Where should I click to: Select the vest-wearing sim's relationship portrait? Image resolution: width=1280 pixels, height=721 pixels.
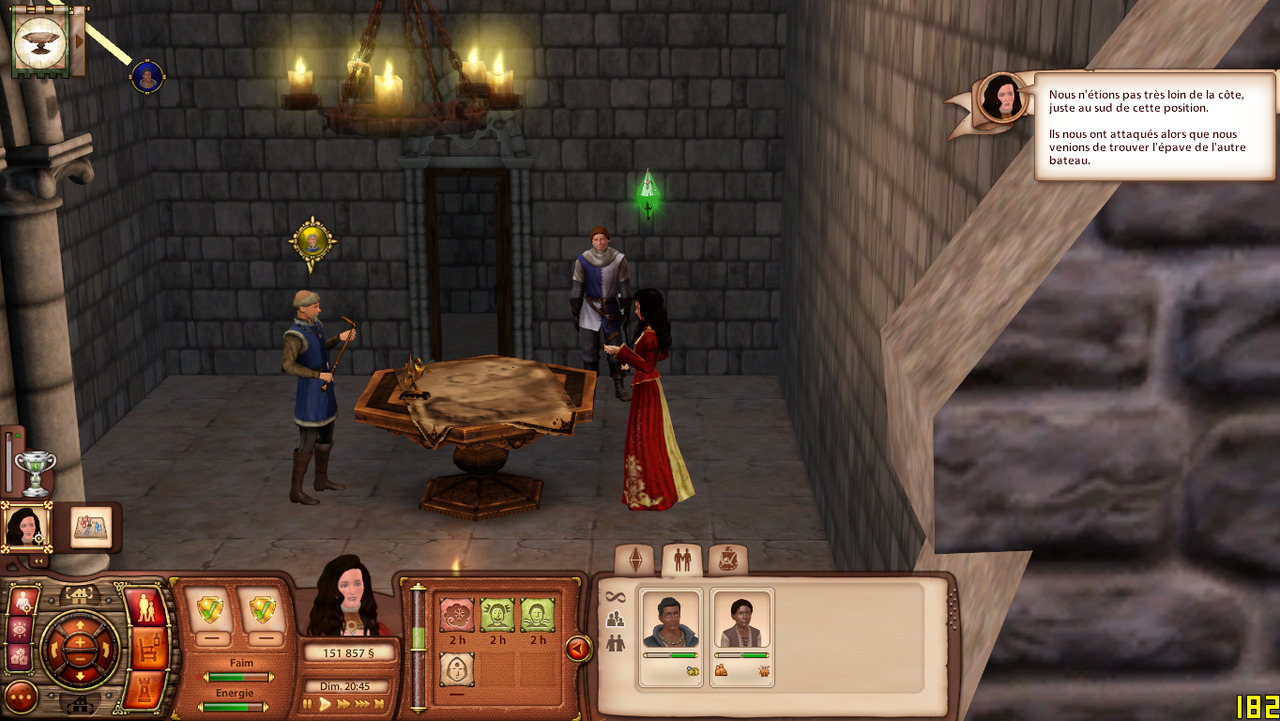point(742,624)
